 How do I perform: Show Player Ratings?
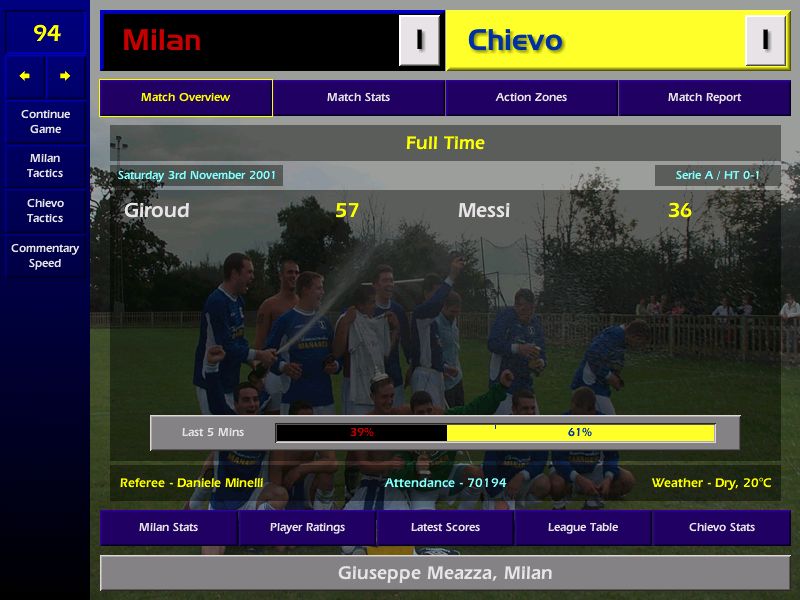pos(307,527)
